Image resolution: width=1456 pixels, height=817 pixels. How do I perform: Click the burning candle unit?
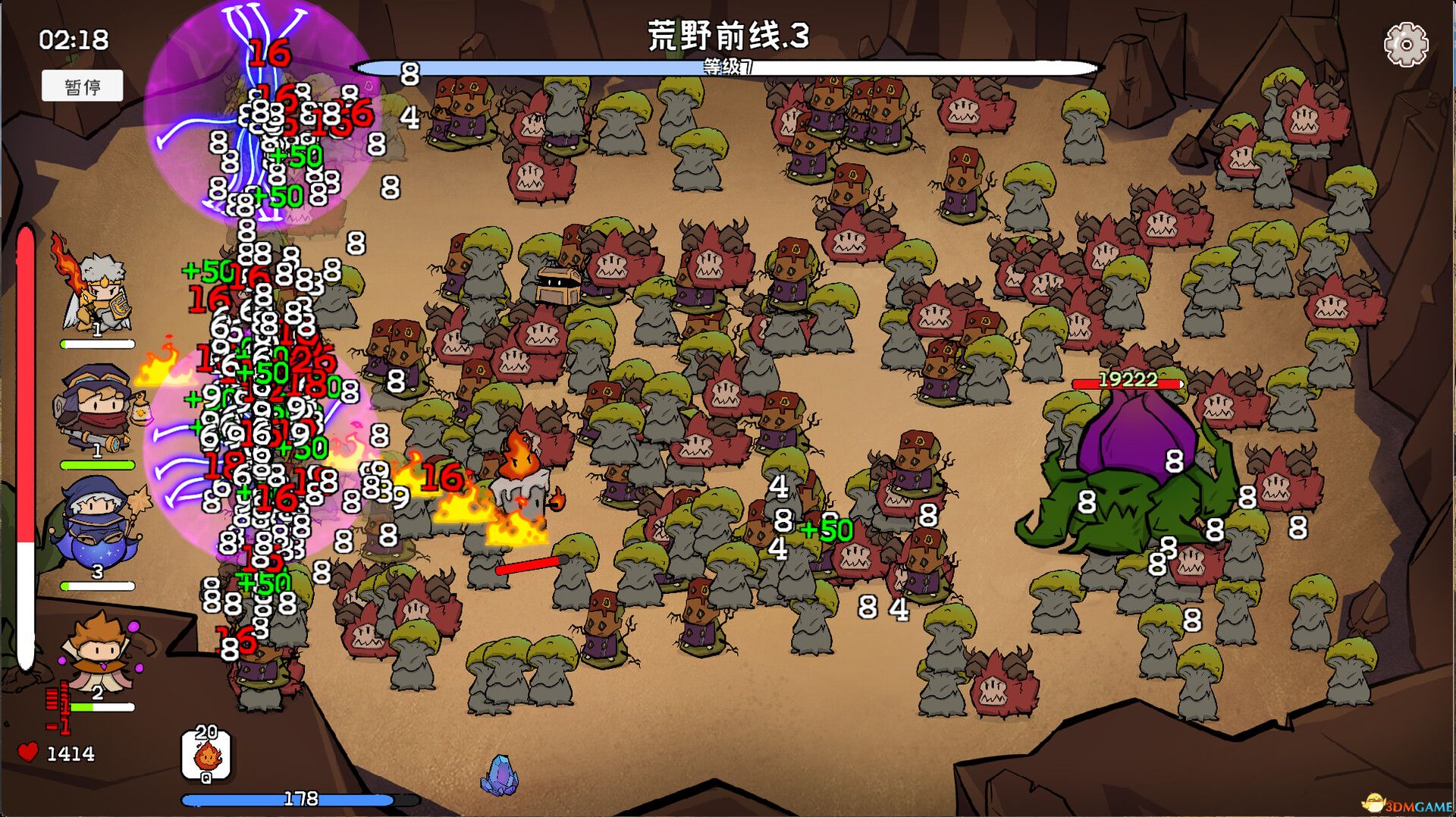pos(520,493)
